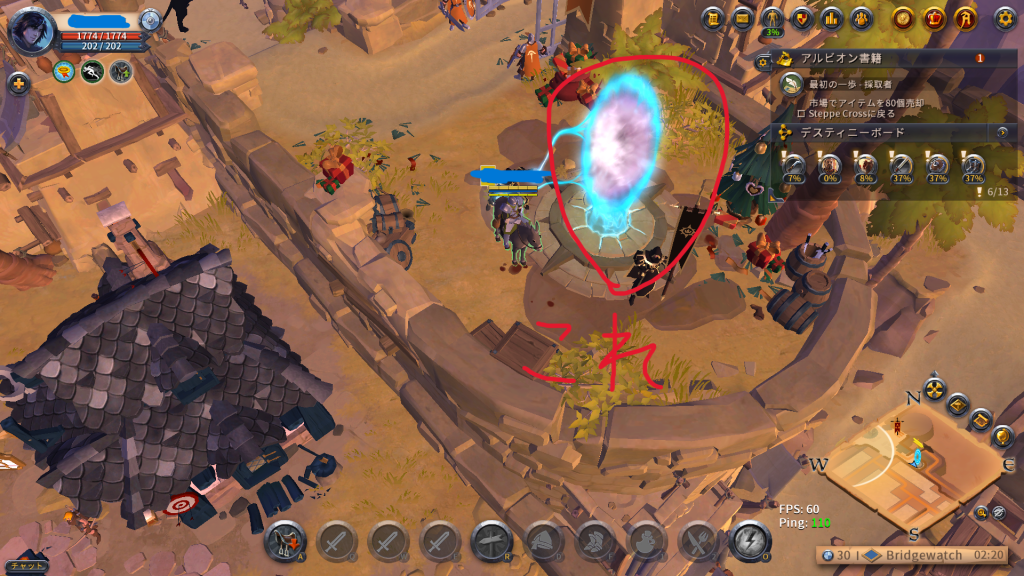Click the mount horse ability slot
This screenshot has width=1024, height=576.
click(x=284, y=541)
